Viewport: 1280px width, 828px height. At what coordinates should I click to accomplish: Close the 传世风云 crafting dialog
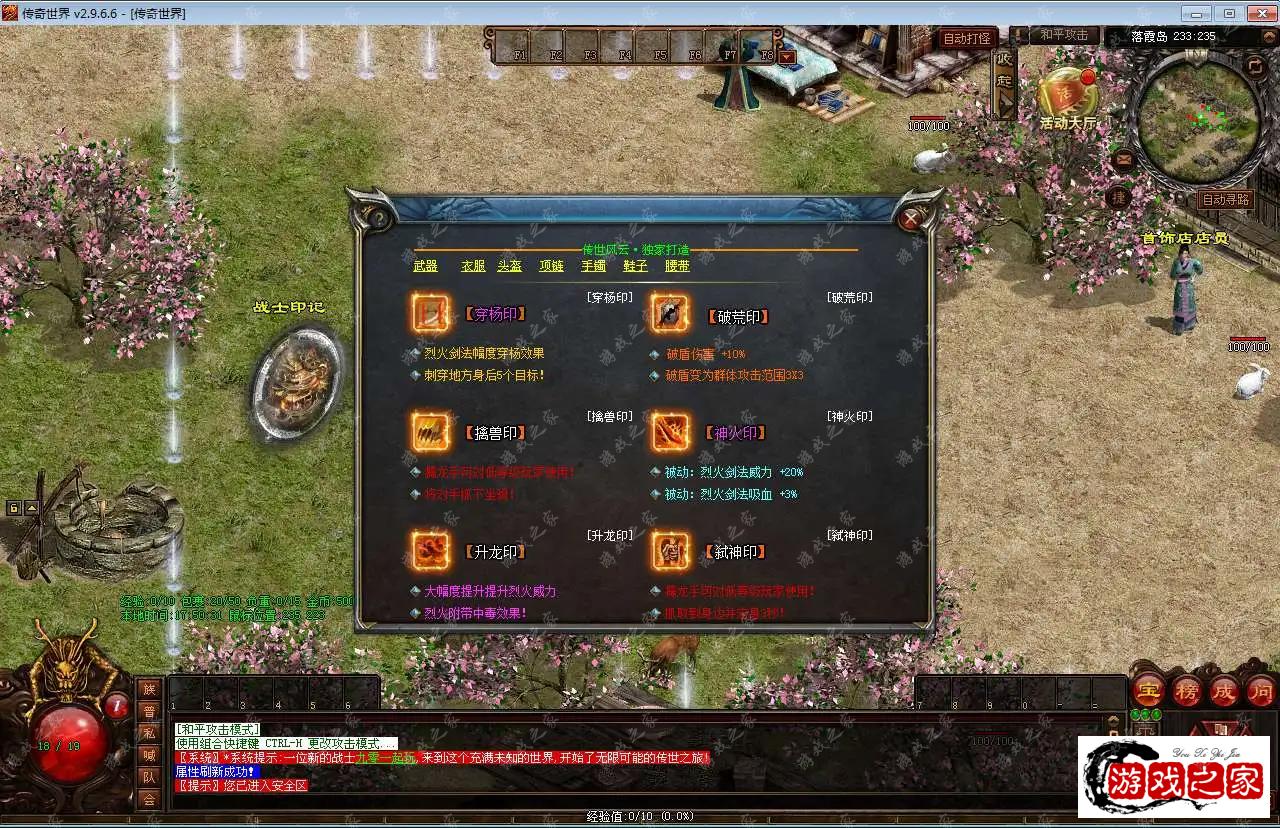(x=910, y=218)
